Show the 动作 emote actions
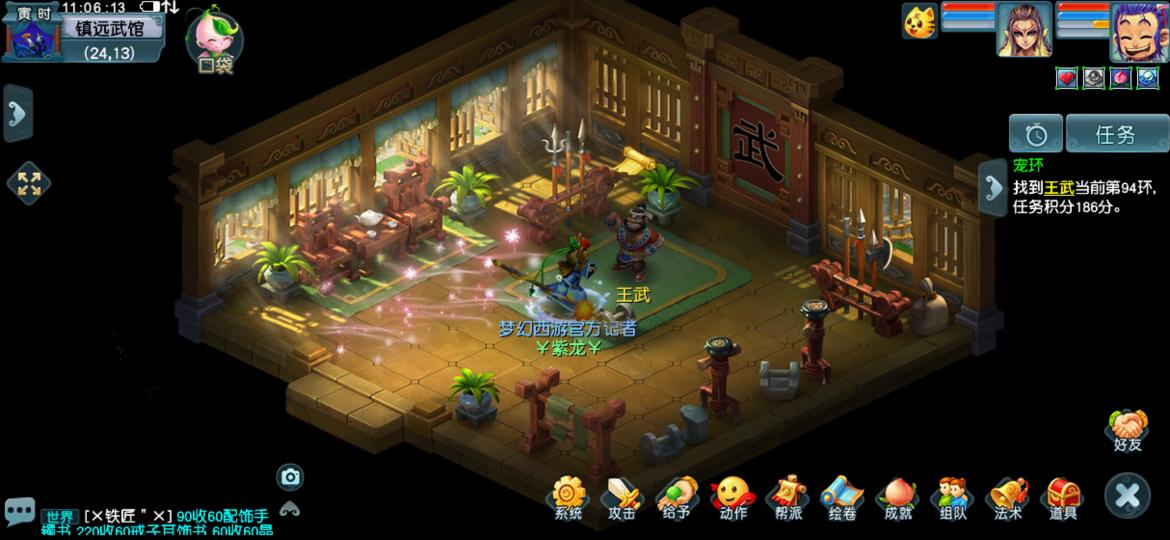1170x540 pixels. click(x=732, y=497)
